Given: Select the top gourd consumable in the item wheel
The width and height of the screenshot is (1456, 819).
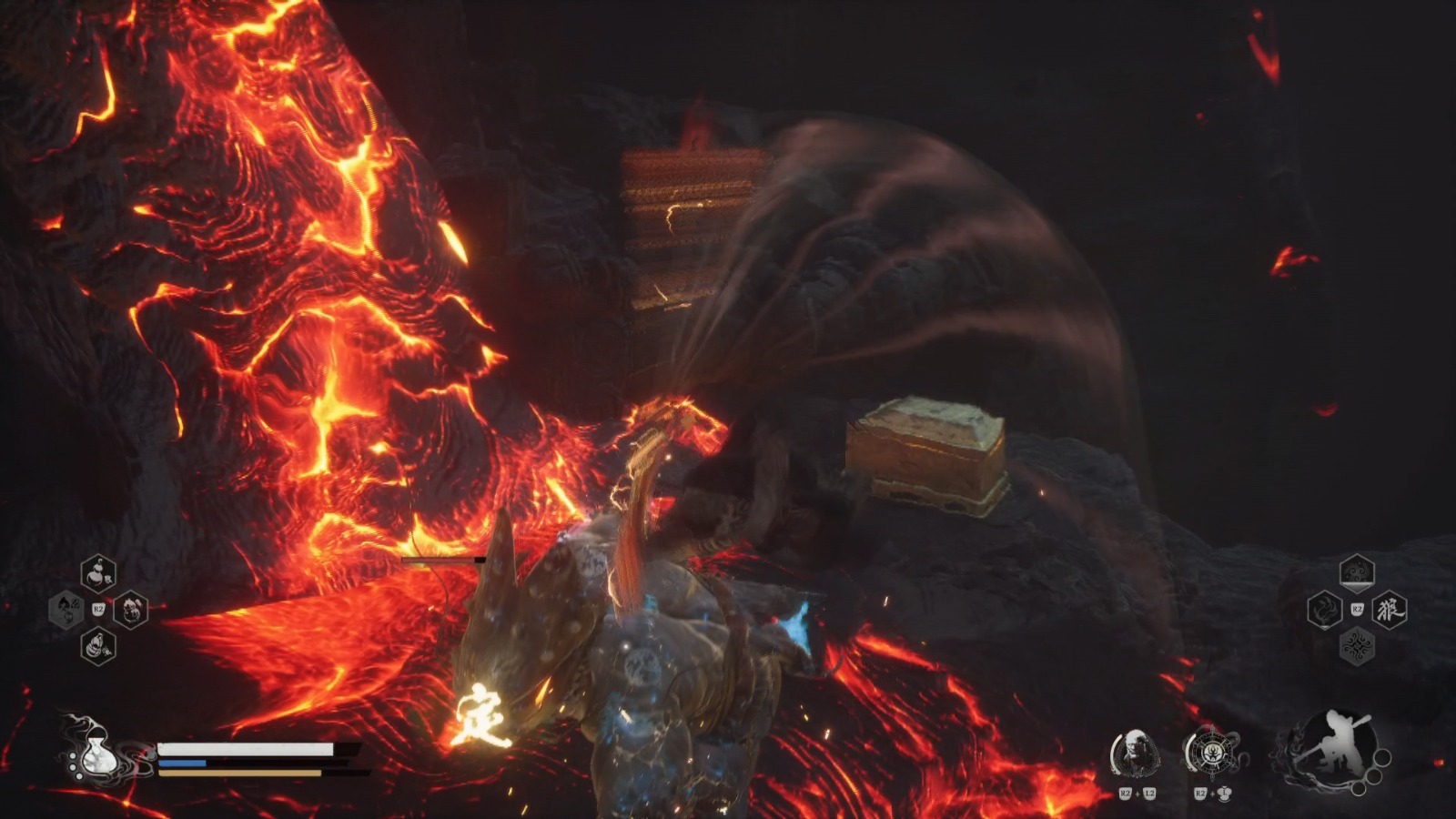Looking at the screenshot, I should (97, 573).
